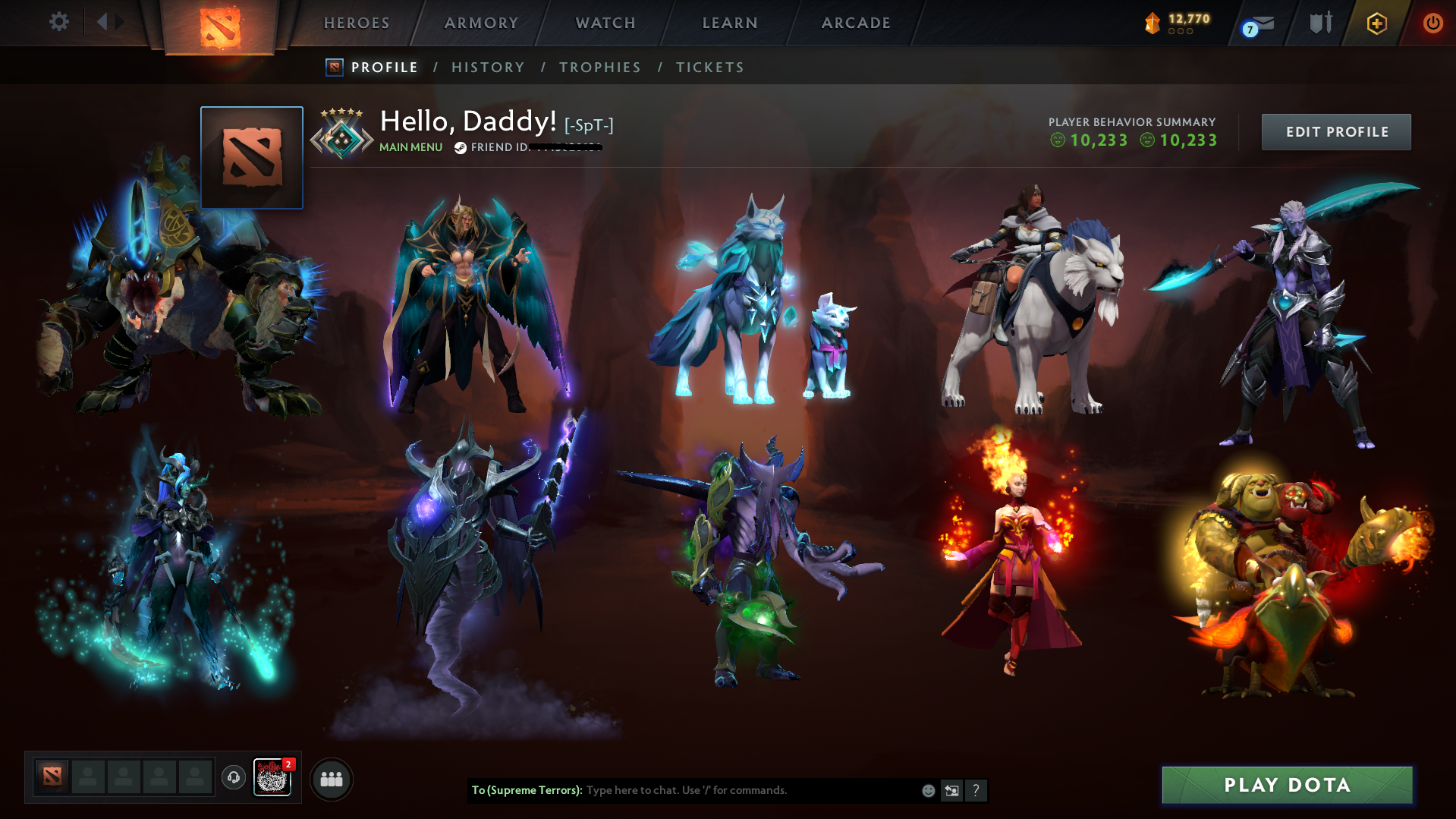Open the settings gear icon
This screenshot has width=1456, height=819.
point(59,22)
